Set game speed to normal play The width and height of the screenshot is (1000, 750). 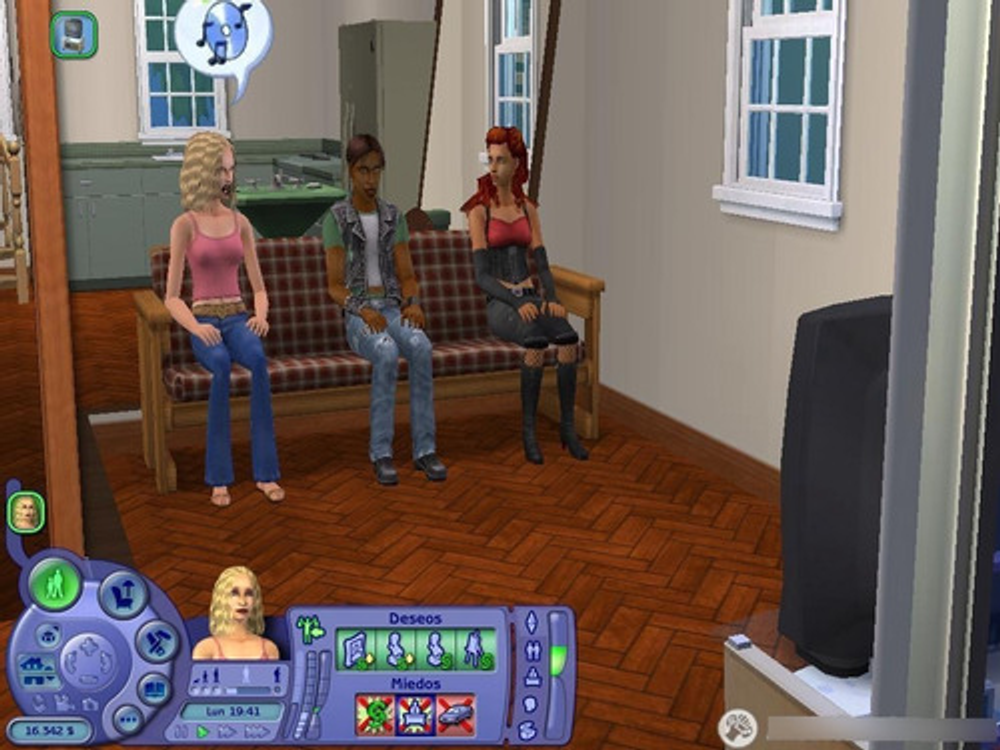(204, 733)
